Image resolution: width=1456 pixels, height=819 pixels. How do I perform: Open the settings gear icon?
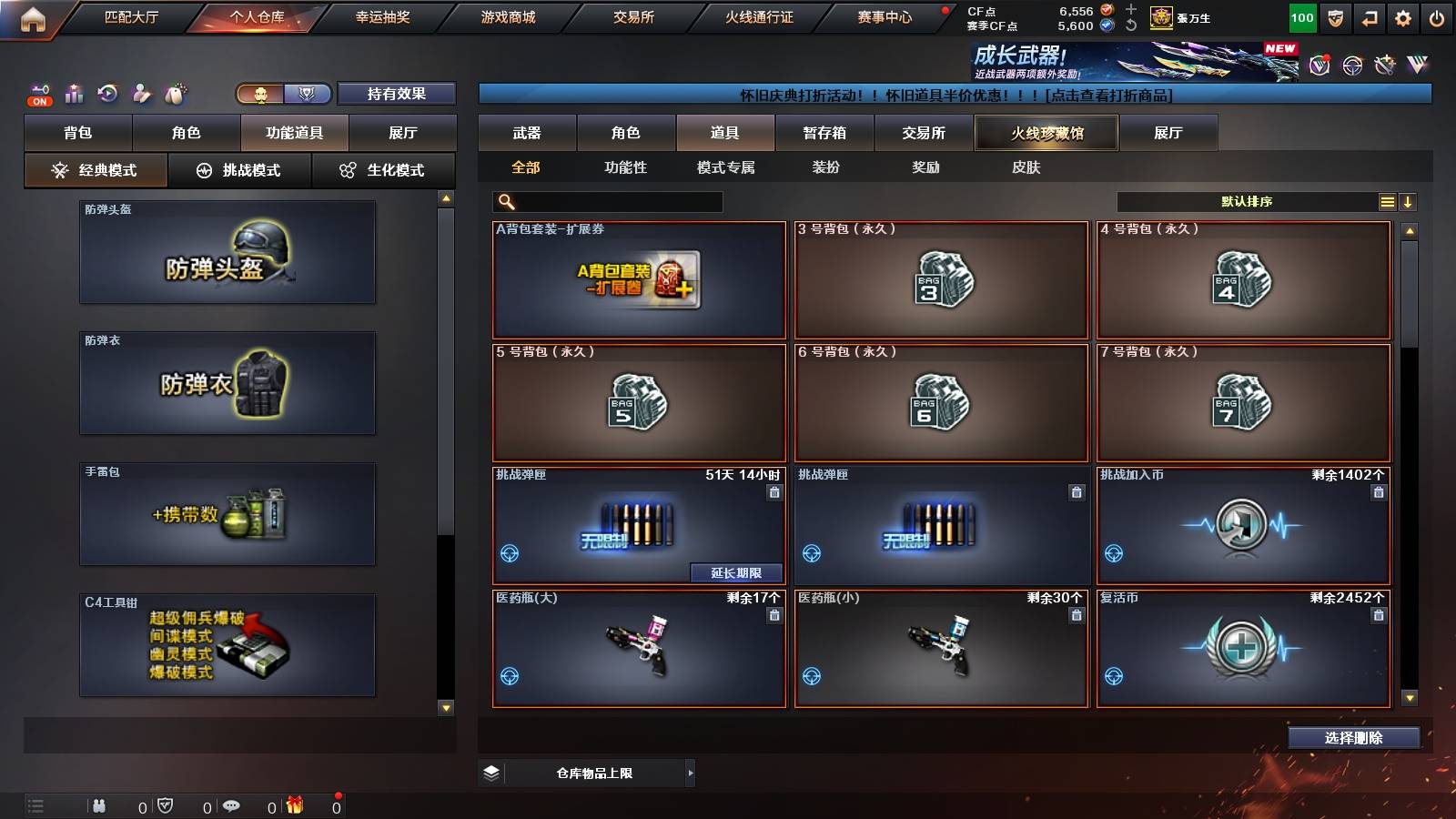[x=1403, y=17]
